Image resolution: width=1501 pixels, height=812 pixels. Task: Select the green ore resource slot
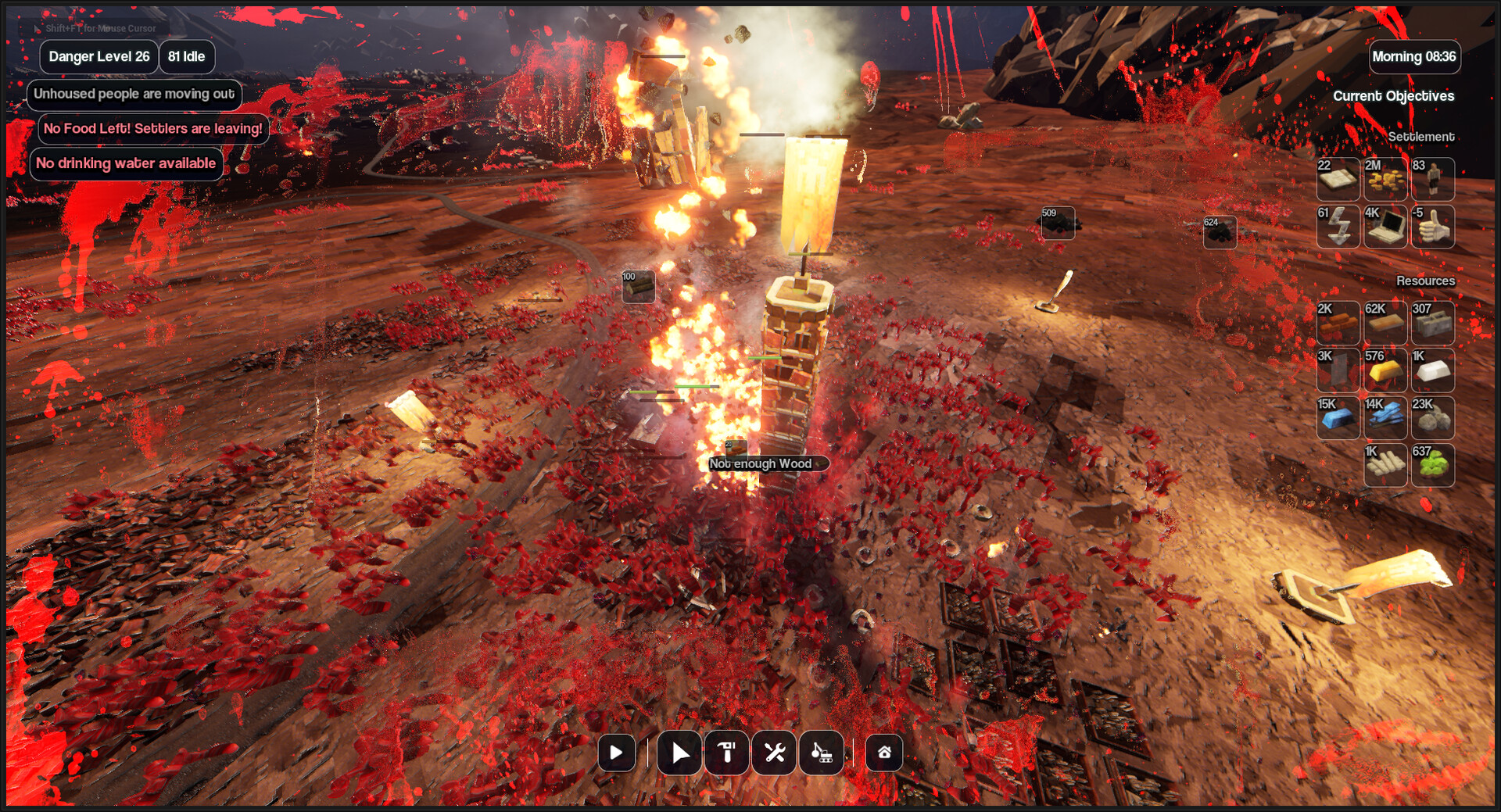pos(1432,465)
